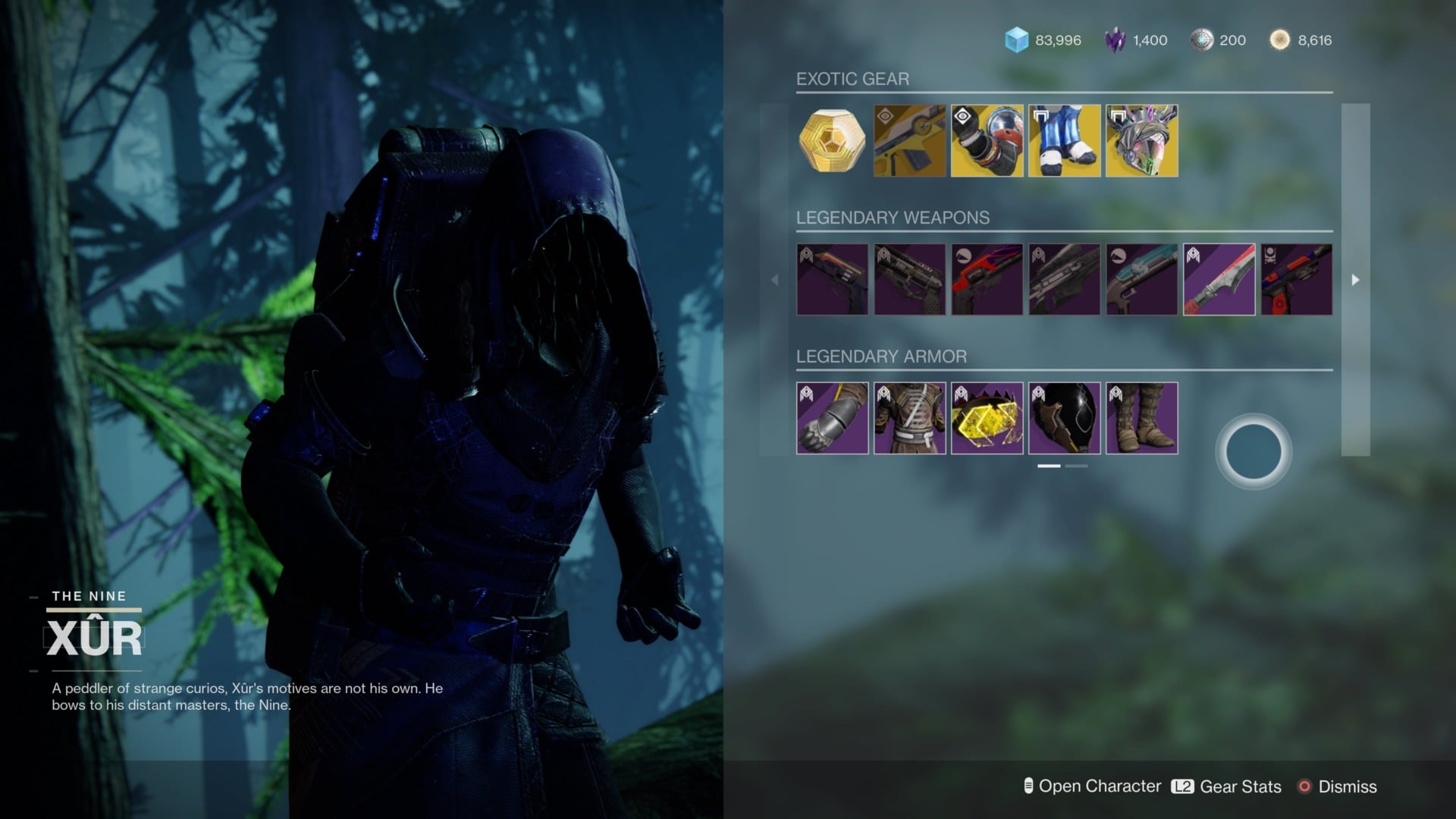Screen dimensions: 1456x819
Task: Select the exotic leg armor under Exotic Gear
Action: (x=1064, y=141)
